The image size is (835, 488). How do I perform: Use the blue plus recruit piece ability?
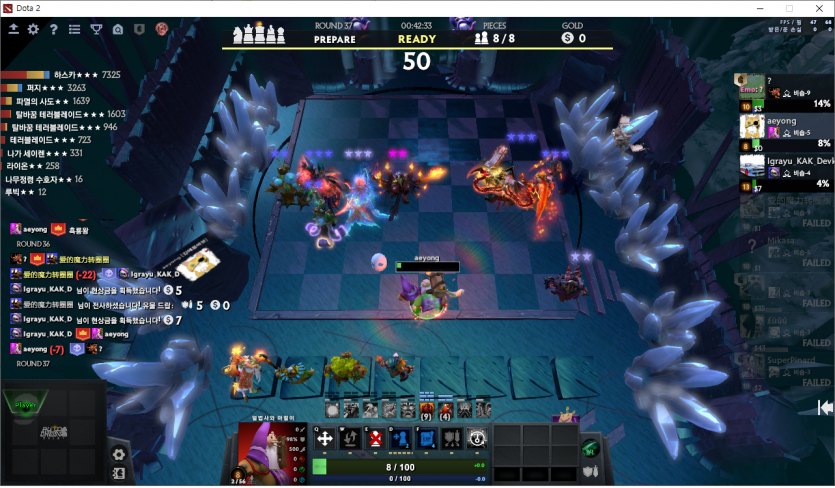click(400, 438)
